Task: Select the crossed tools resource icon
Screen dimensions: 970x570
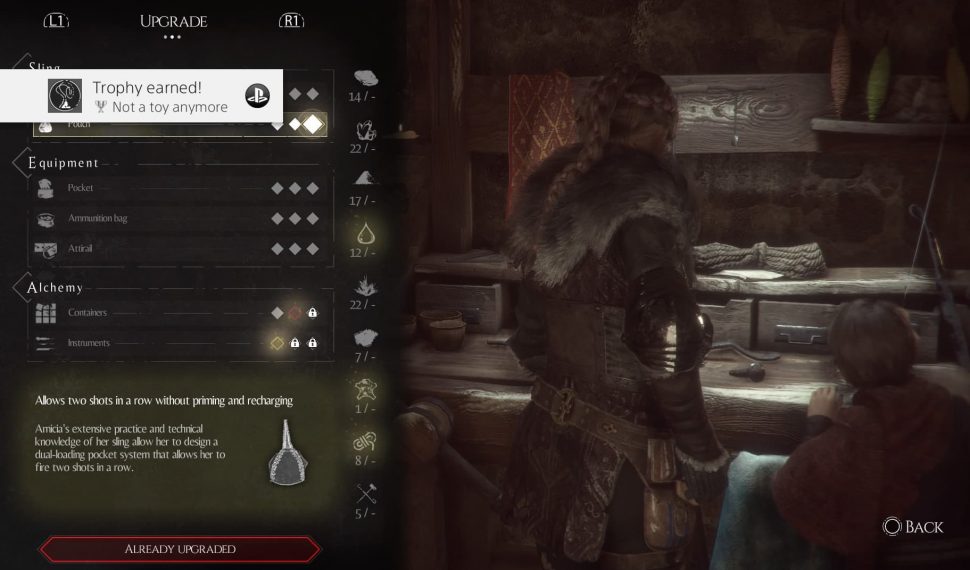Action: tap(366, 493)
